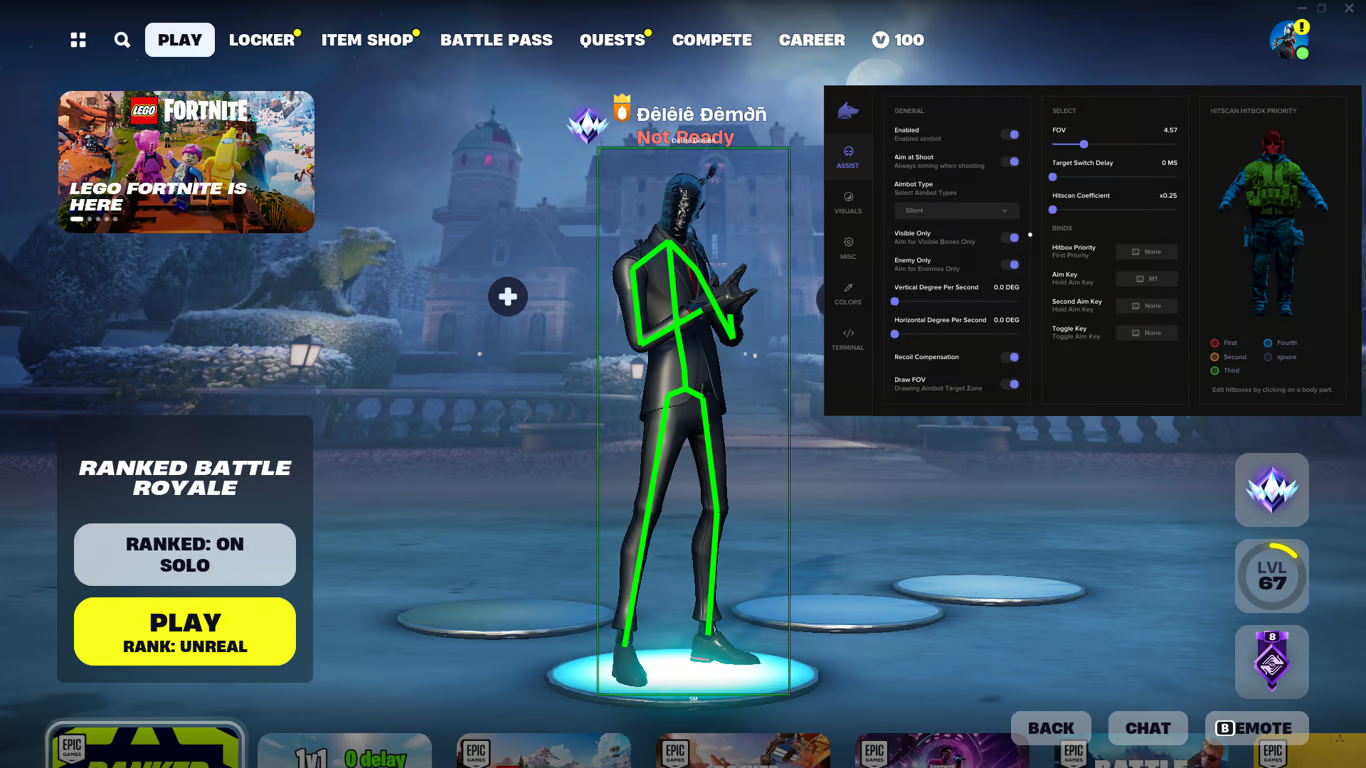Open the Terminal section in the sidebar
This screenshot has height=768, width=1366.
pos(849,341)
